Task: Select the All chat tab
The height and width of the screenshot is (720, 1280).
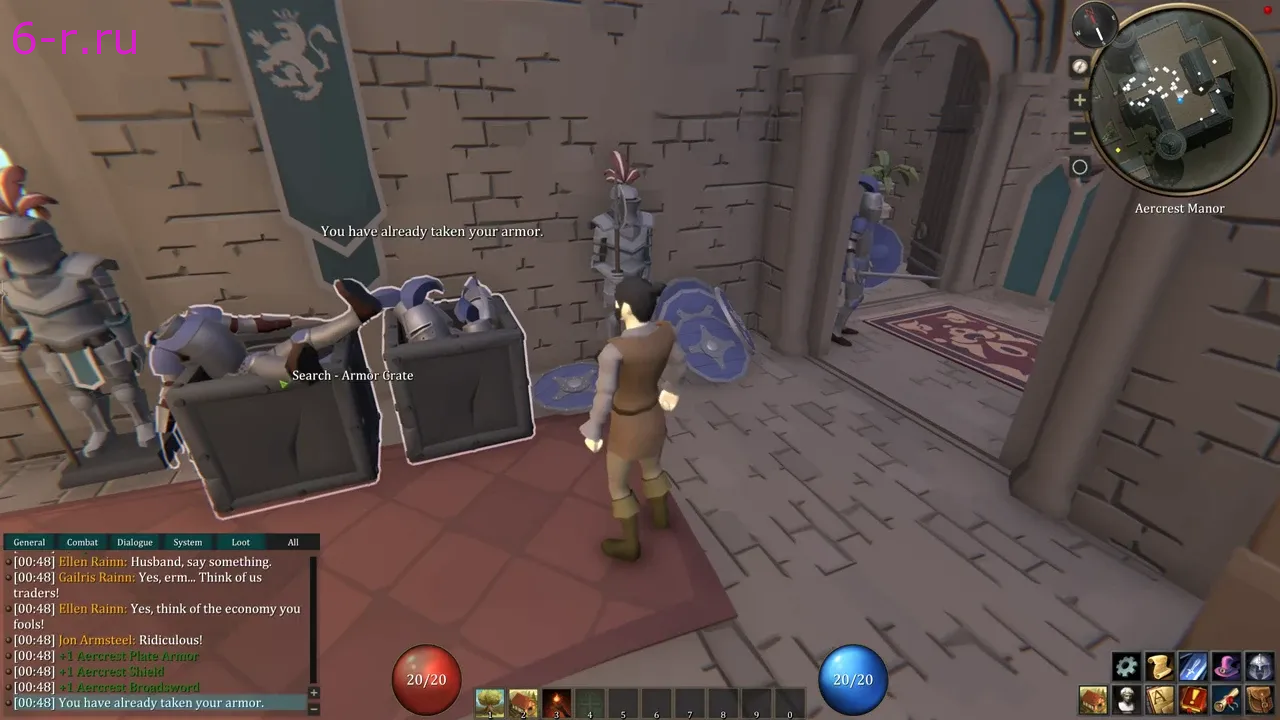Action: [293, 542]
